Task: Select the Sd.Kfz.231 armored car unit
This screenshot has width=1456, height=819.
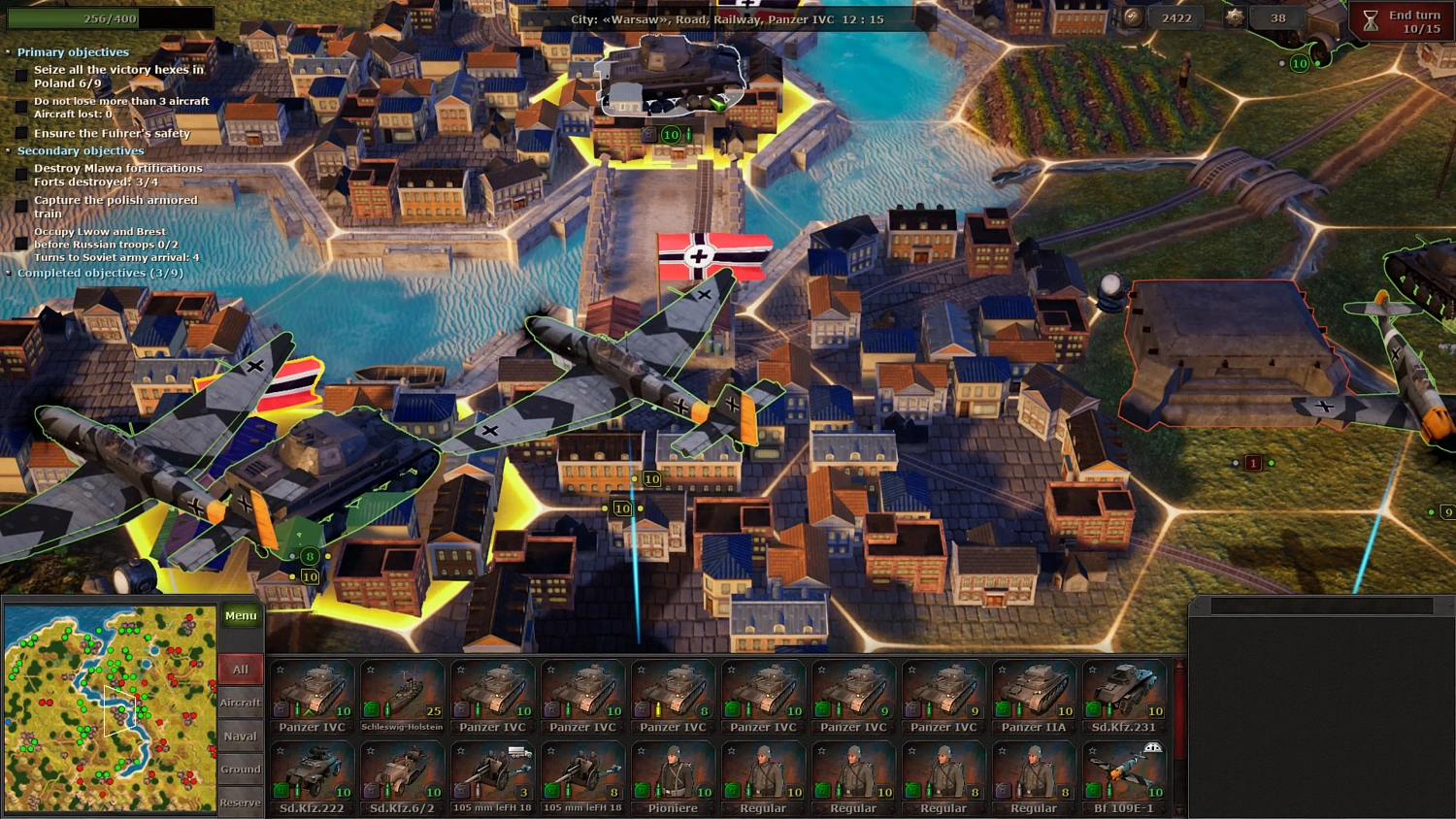Action: 1123,689
